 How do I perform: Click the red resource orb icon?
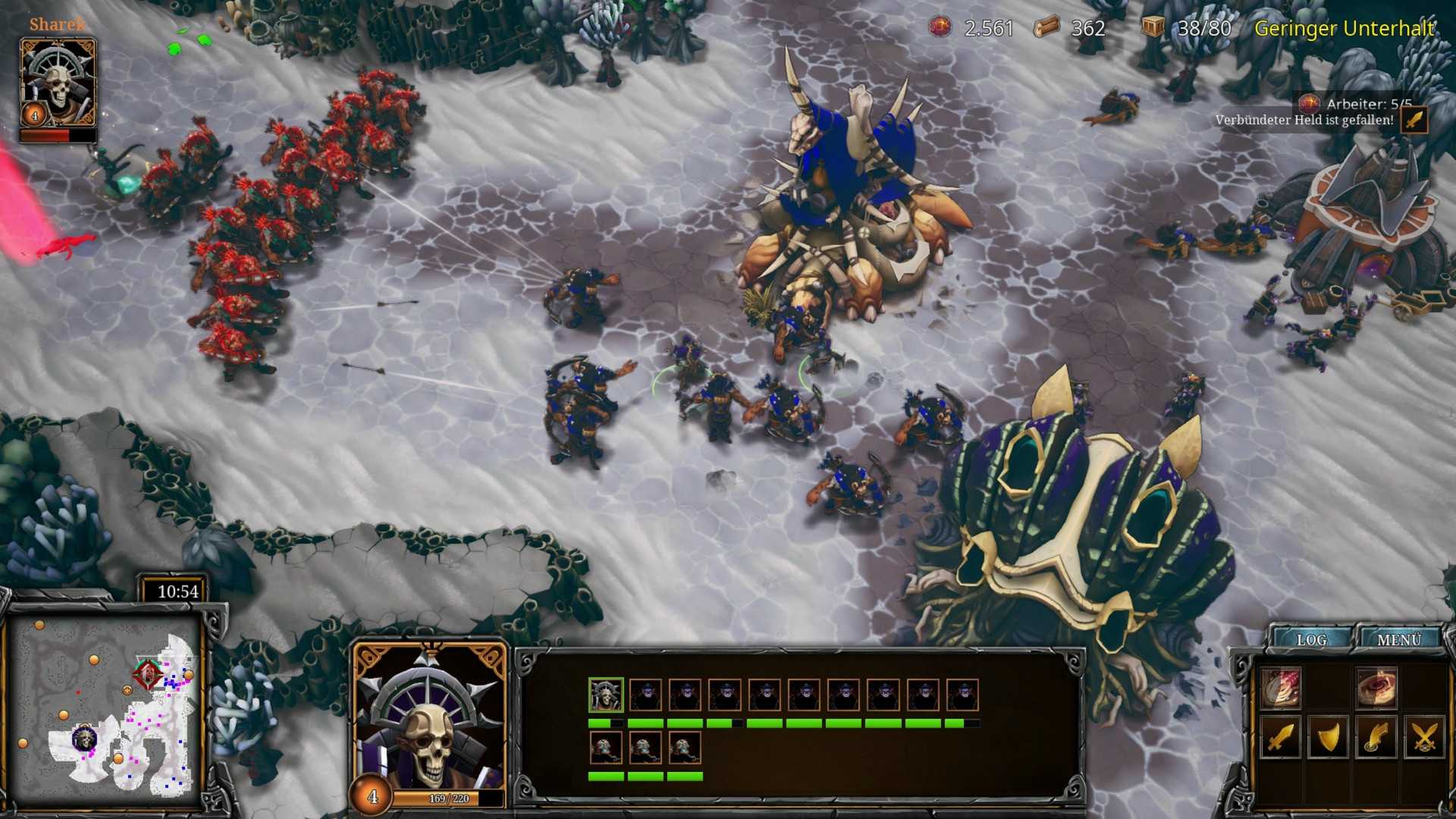pos(940,28)
